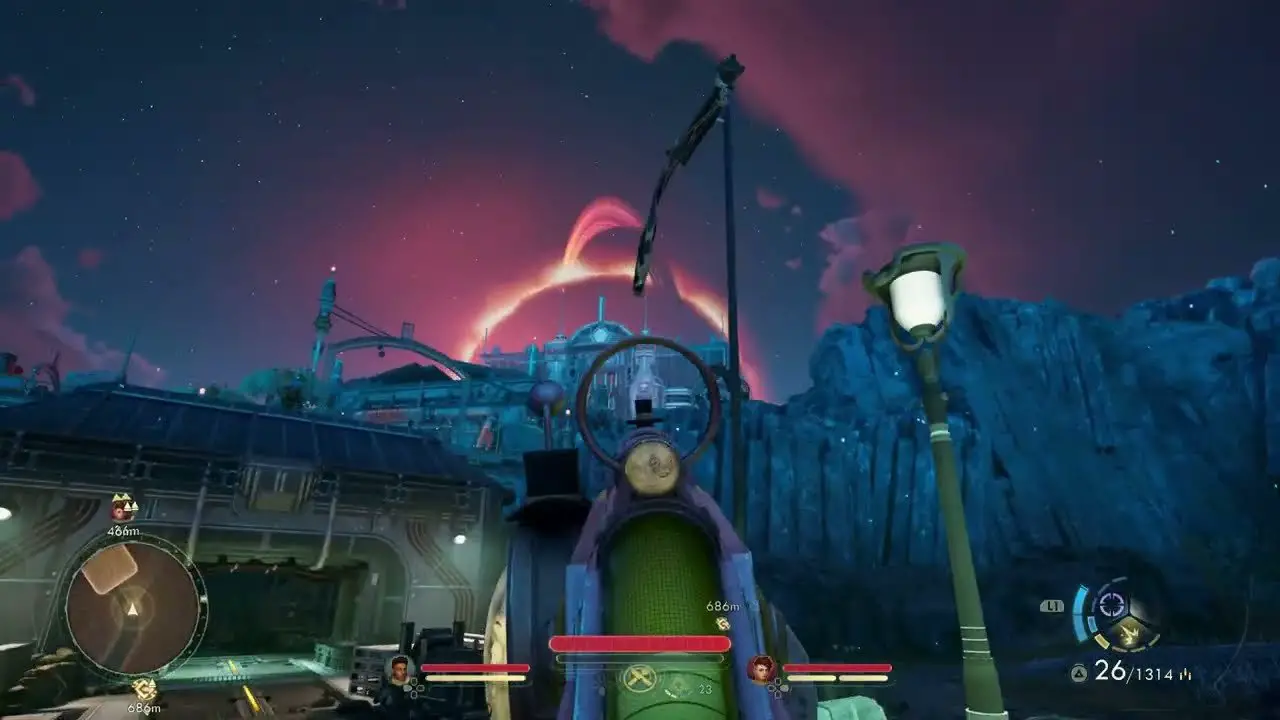Select the red-haired companion portrait
This screenshot has width=1280, height=720.
[762, 668]
